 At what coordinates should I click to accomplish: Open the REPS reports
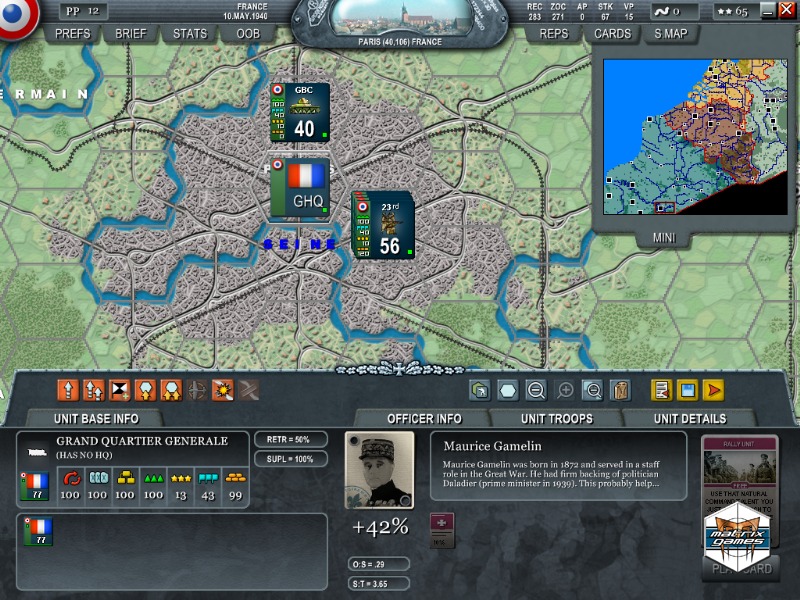click(553, 33)
